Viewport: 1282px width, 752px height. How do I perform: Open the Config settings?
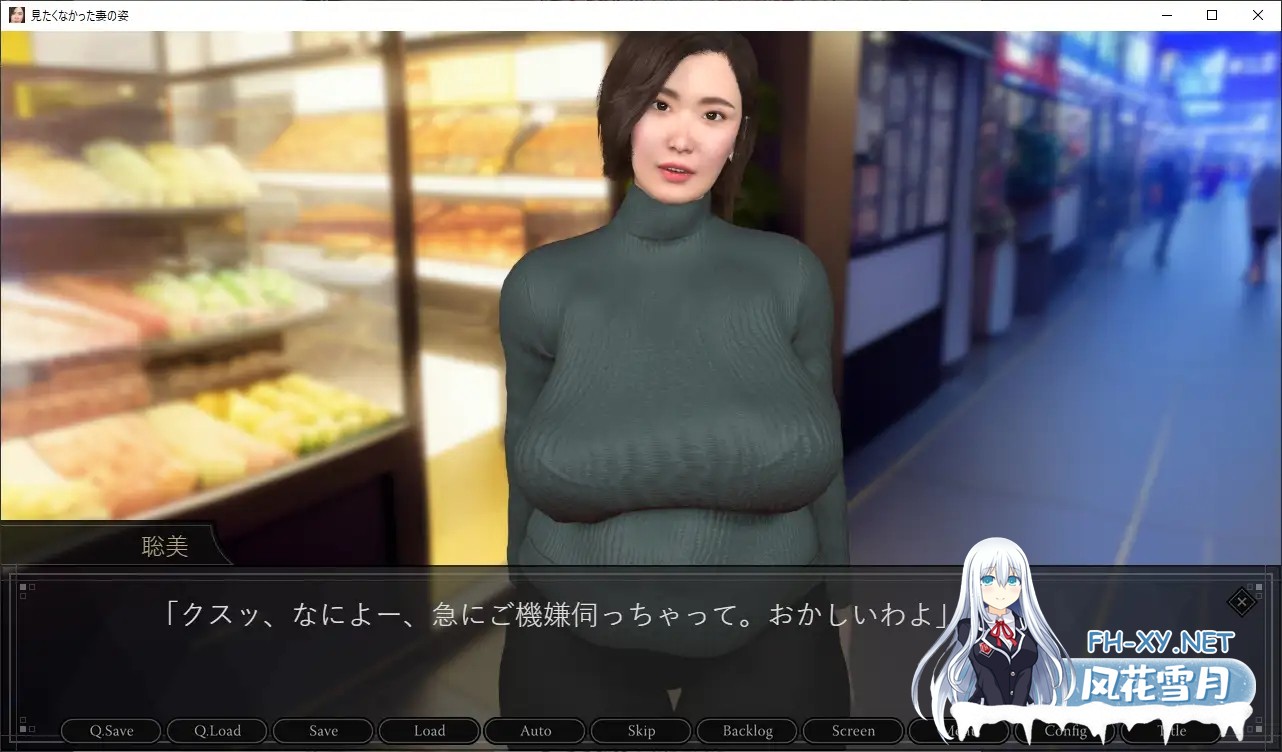tap(1065, 731)
